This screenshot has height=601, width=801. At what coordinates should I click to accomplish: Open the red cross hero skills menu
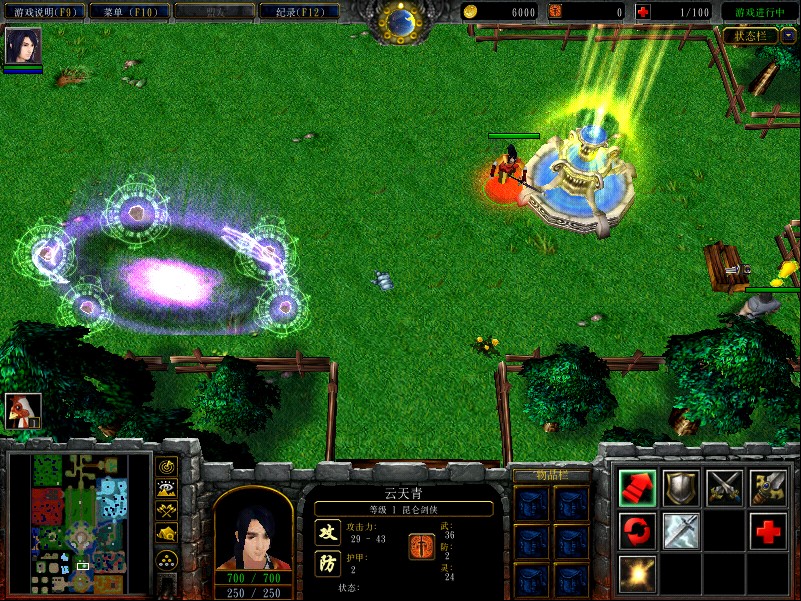[769, 530]
